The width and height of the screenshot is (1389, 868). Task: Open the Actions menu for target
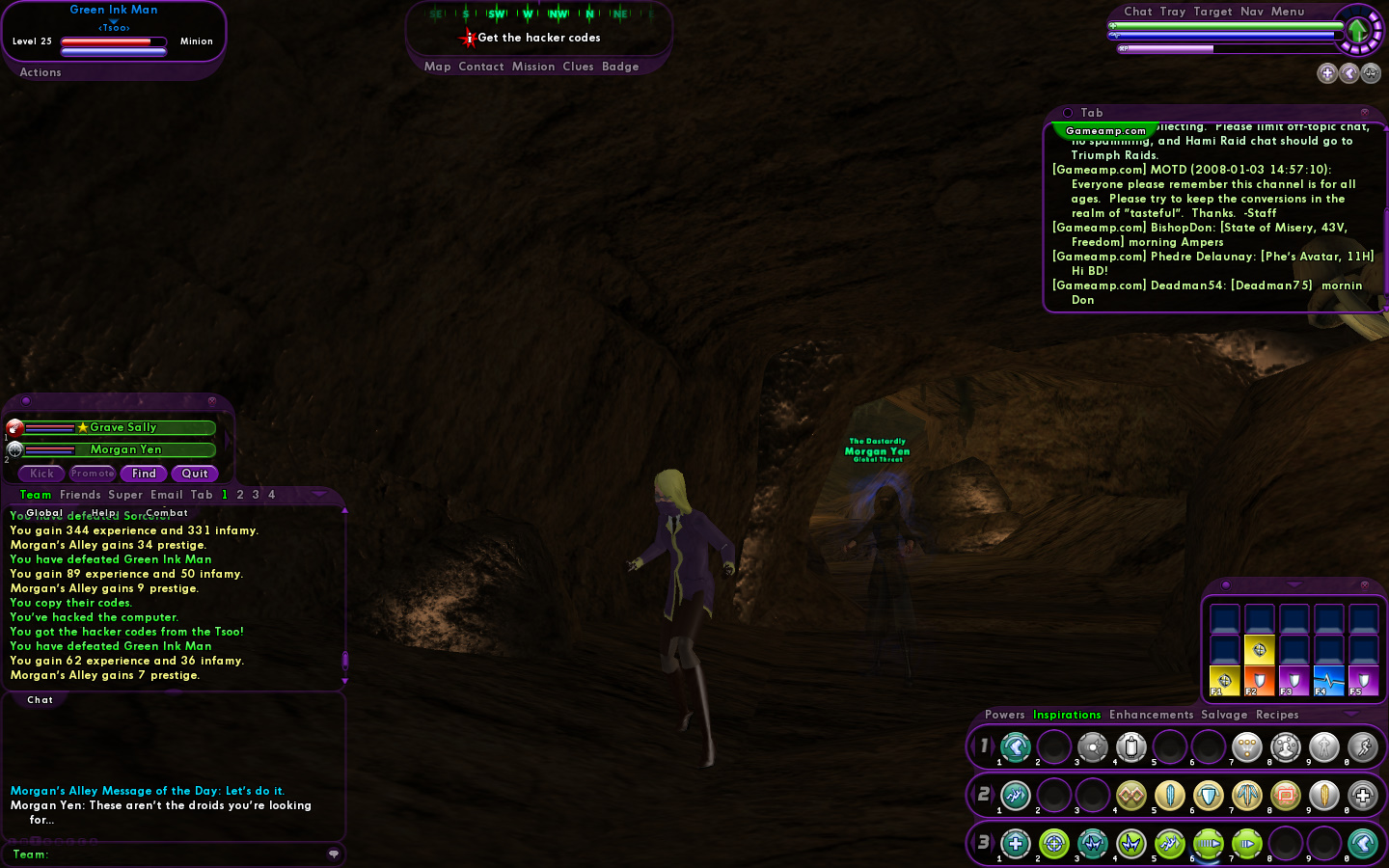pyautogui.click(x=41, y=72)
